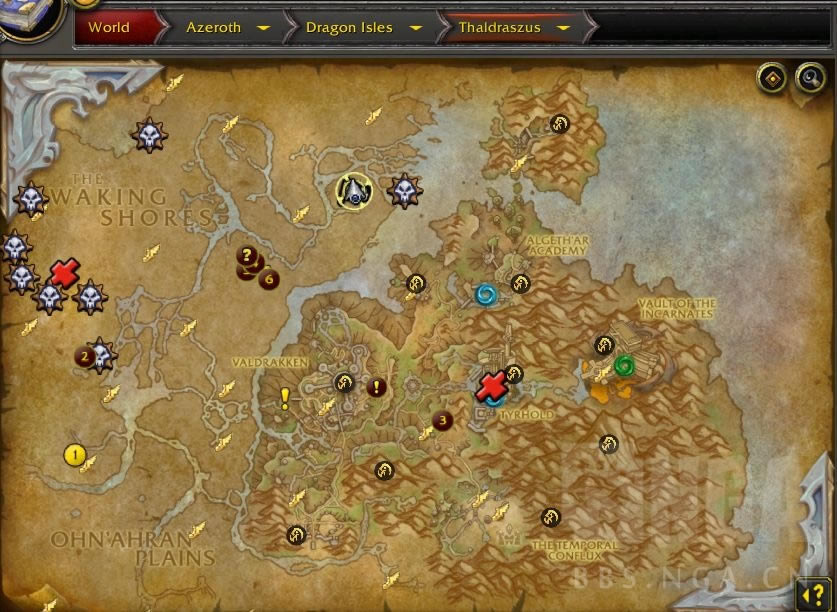Open the map filter tracking options button
The image size is (837, 612).
pyautogui.click(x=771, y=78)
